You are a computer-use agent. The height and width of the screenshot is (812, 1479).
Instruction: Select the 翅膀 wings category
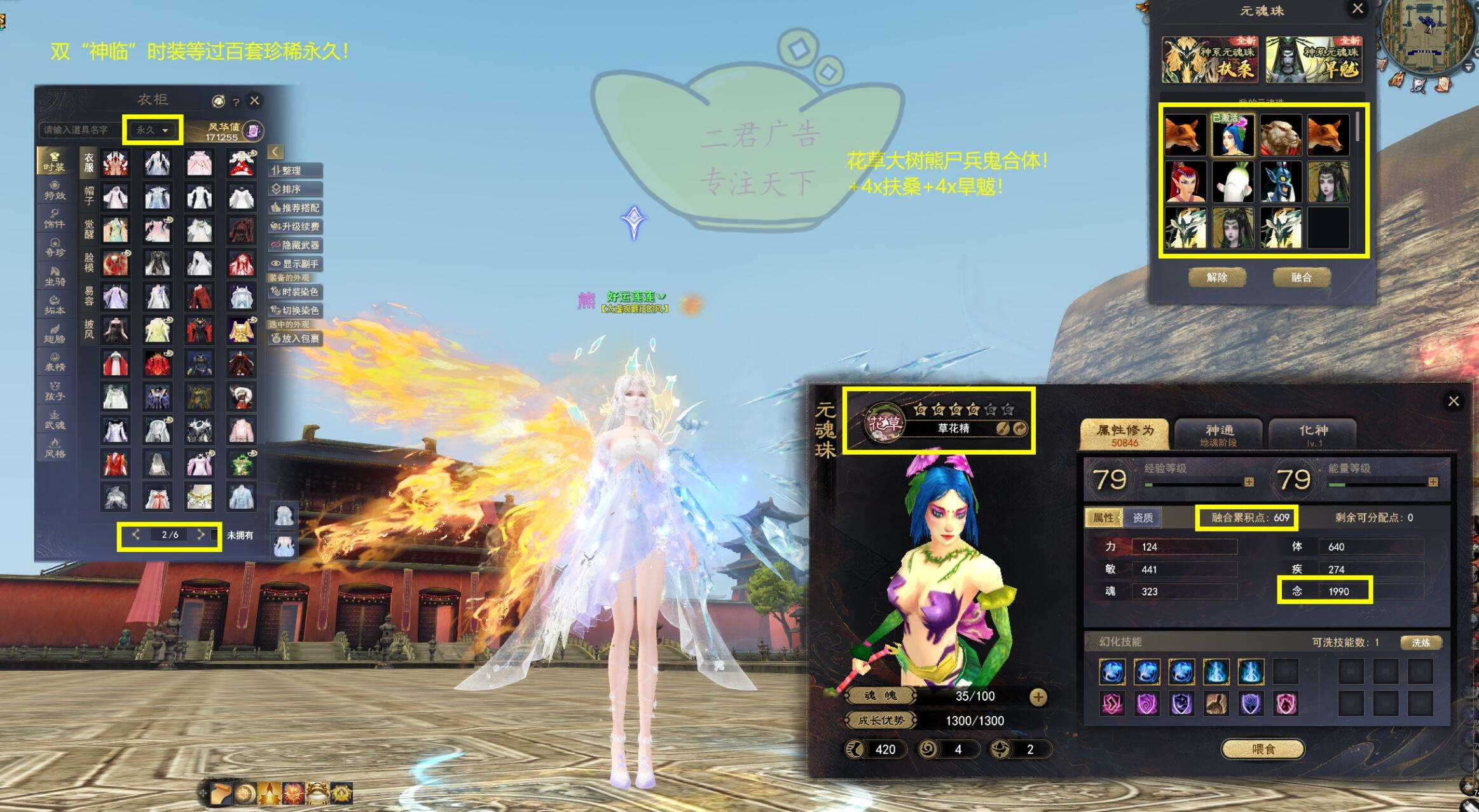point(55,333)
